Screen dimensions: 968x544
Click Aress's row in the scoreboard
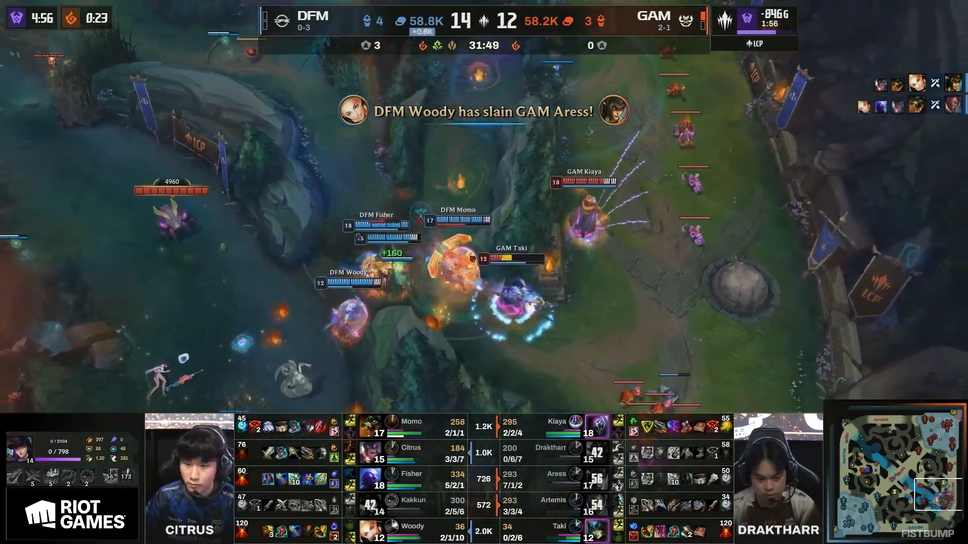pos(560,478)
